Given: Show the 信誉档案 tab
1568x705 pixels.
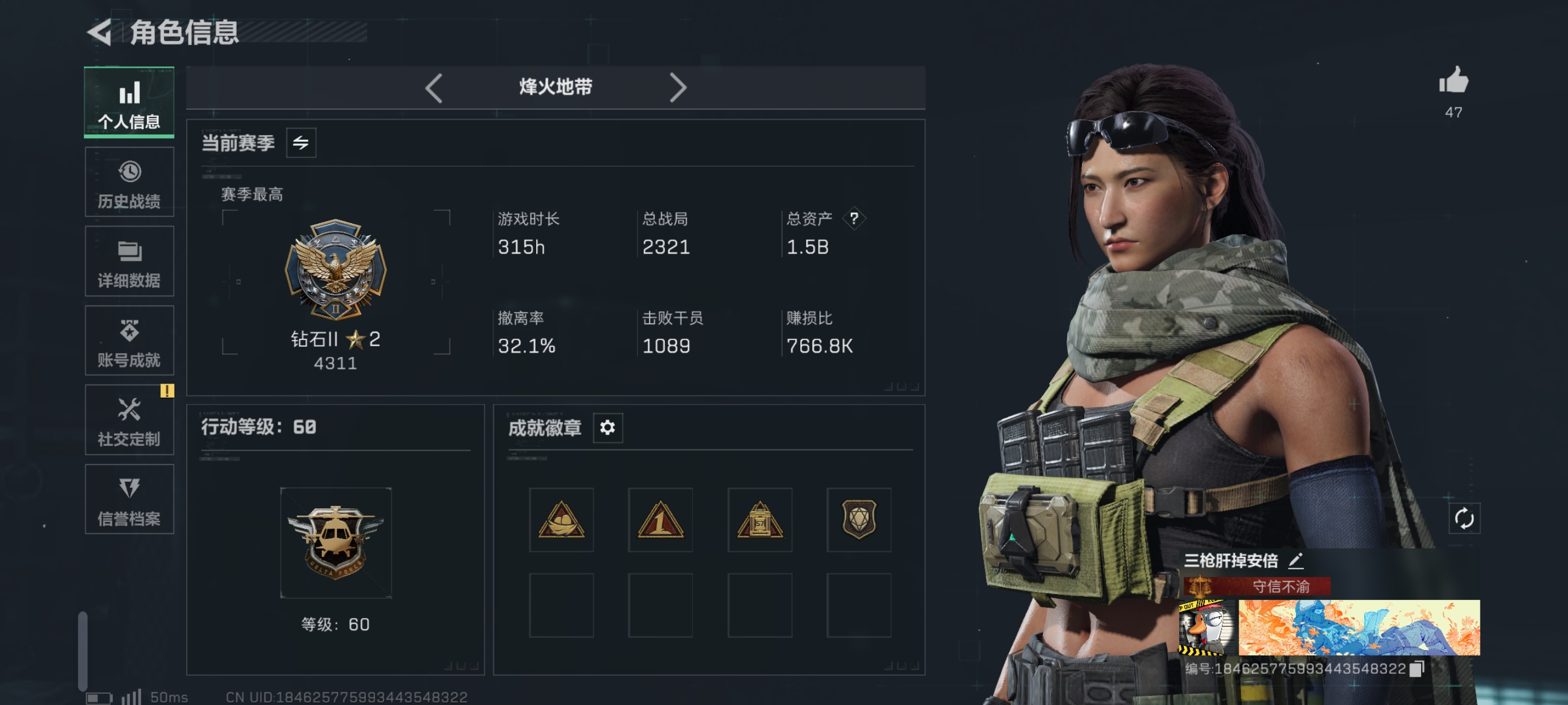Looking at the screenshot, I should pos(129,499).
